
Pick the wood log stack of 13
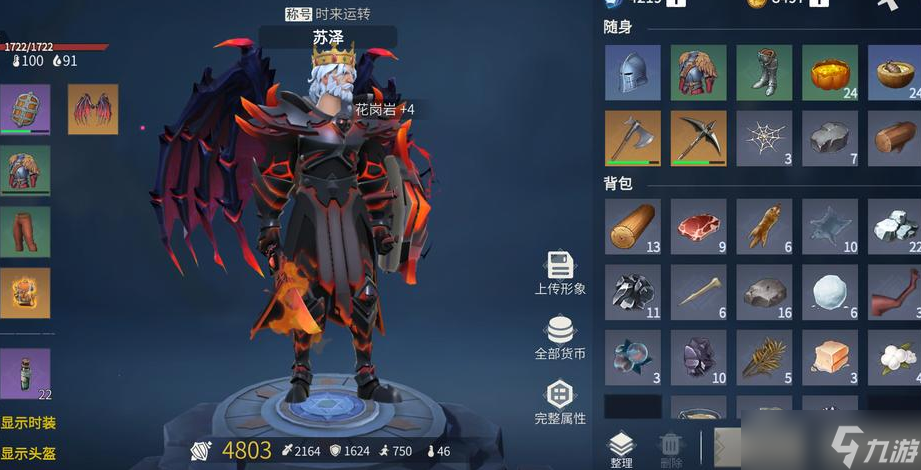click(x=633, y=226)
